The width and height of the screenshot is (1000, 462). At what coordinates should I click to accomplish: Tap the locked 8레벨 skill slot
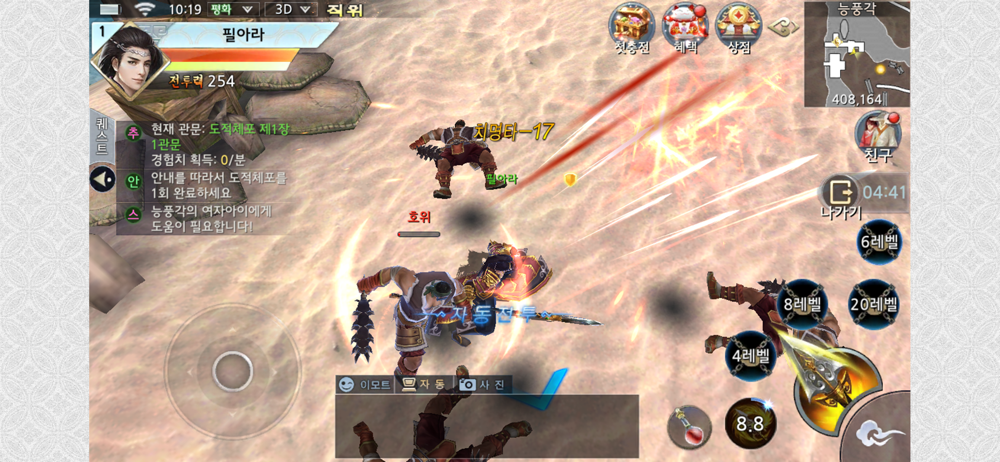click(x=802, y=304)
